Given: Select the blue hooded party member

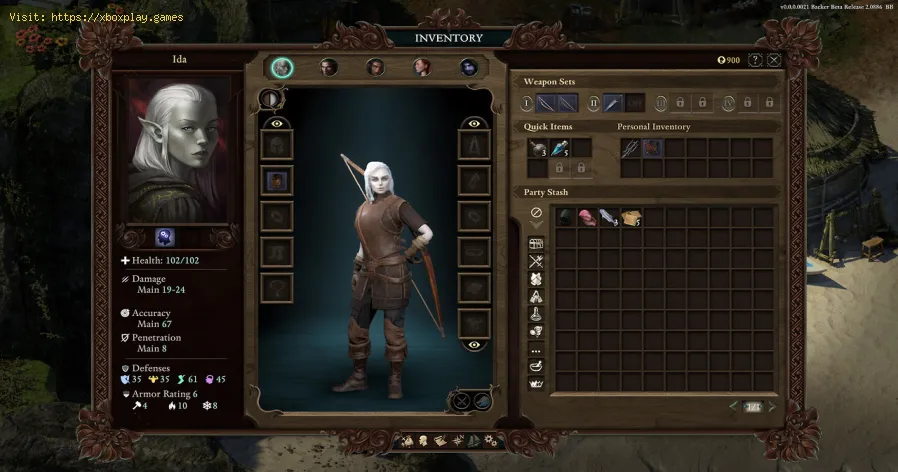Looking at the screenshot, I should coord(469,67).
